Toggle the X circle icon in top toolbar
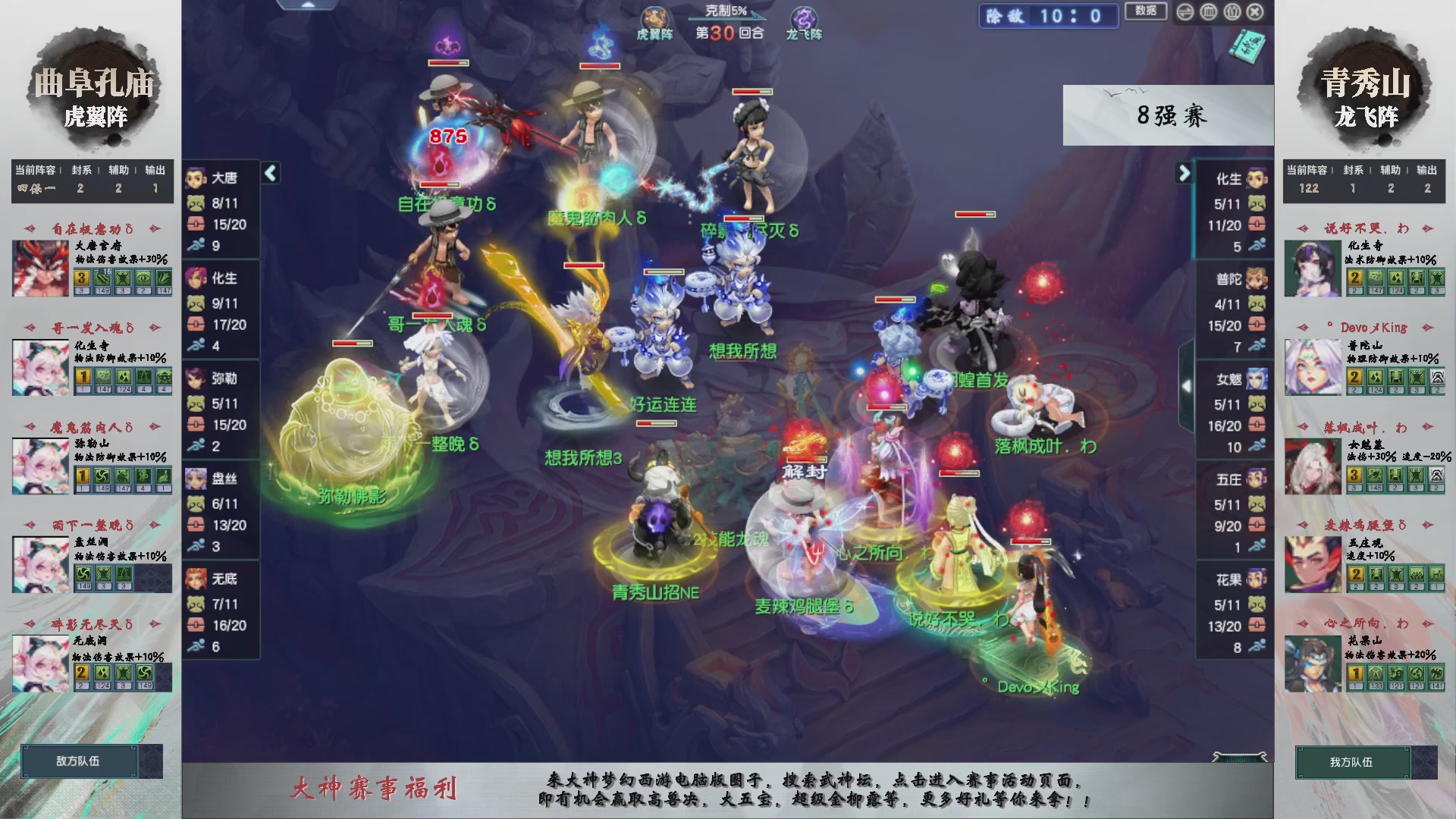1456x819 pixels. pyautogui.click(x=1254, y=11)
